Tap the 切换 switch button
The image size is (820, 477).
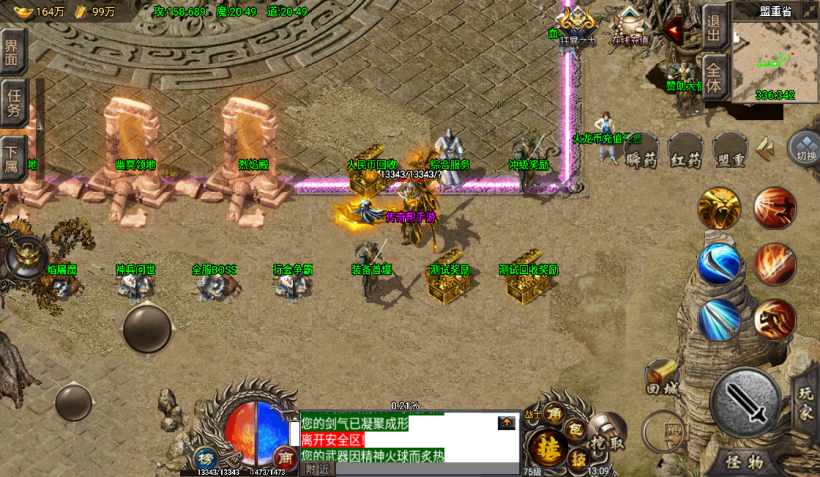click(805, 150)
